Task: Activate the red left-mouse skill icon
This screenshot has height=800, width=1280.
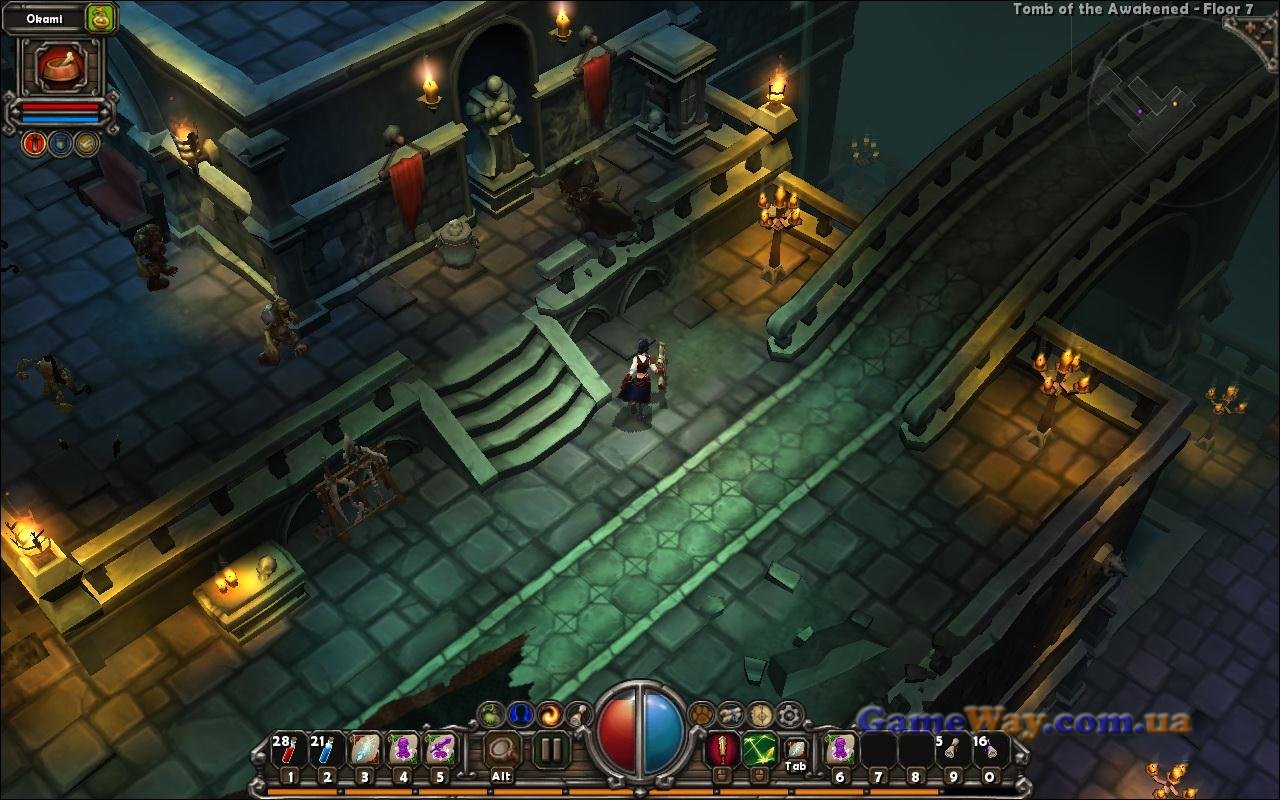Action: click(722, 749)
